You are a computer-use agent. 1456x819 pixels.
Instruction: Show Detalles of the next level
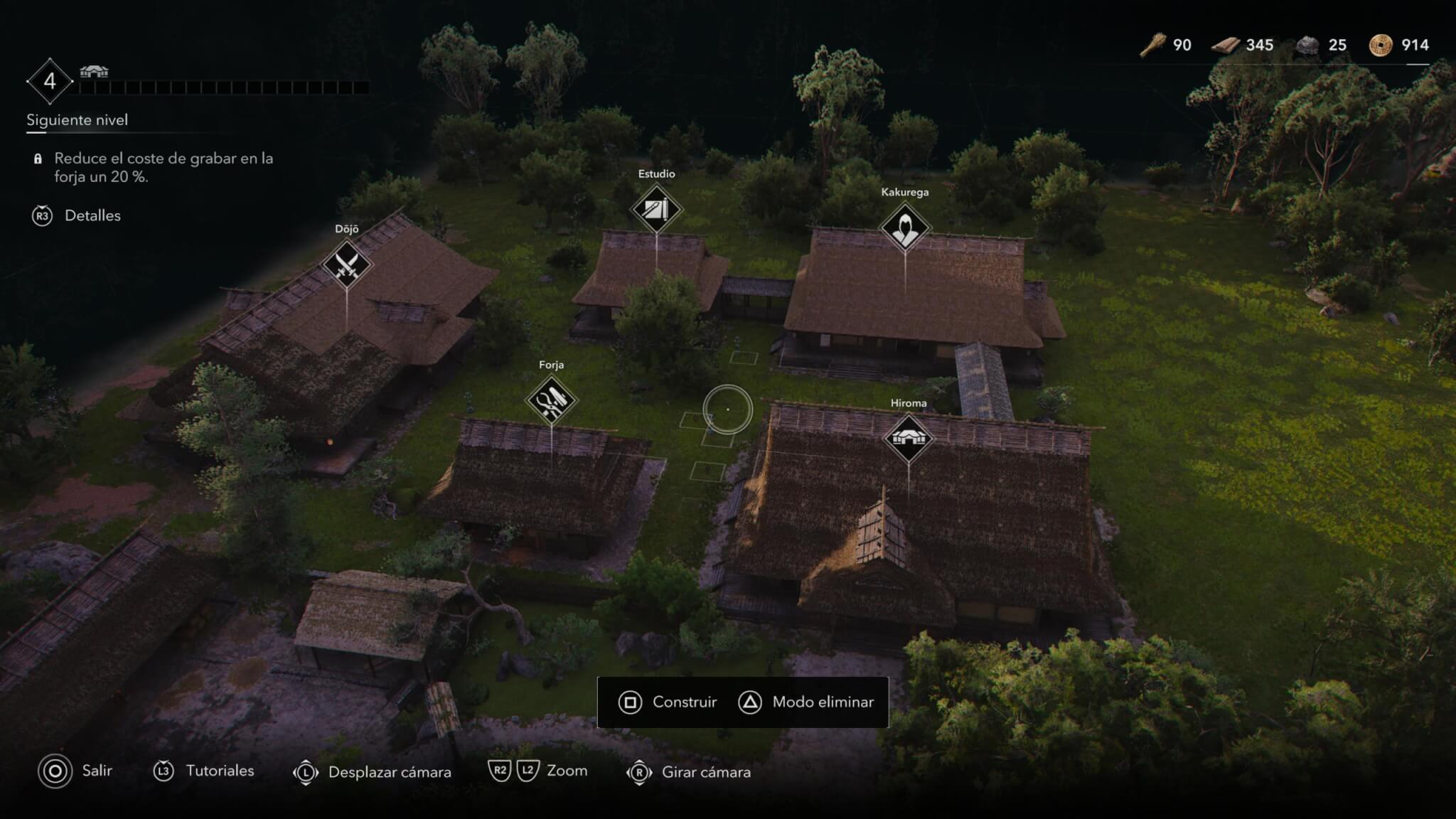(77, 216)
